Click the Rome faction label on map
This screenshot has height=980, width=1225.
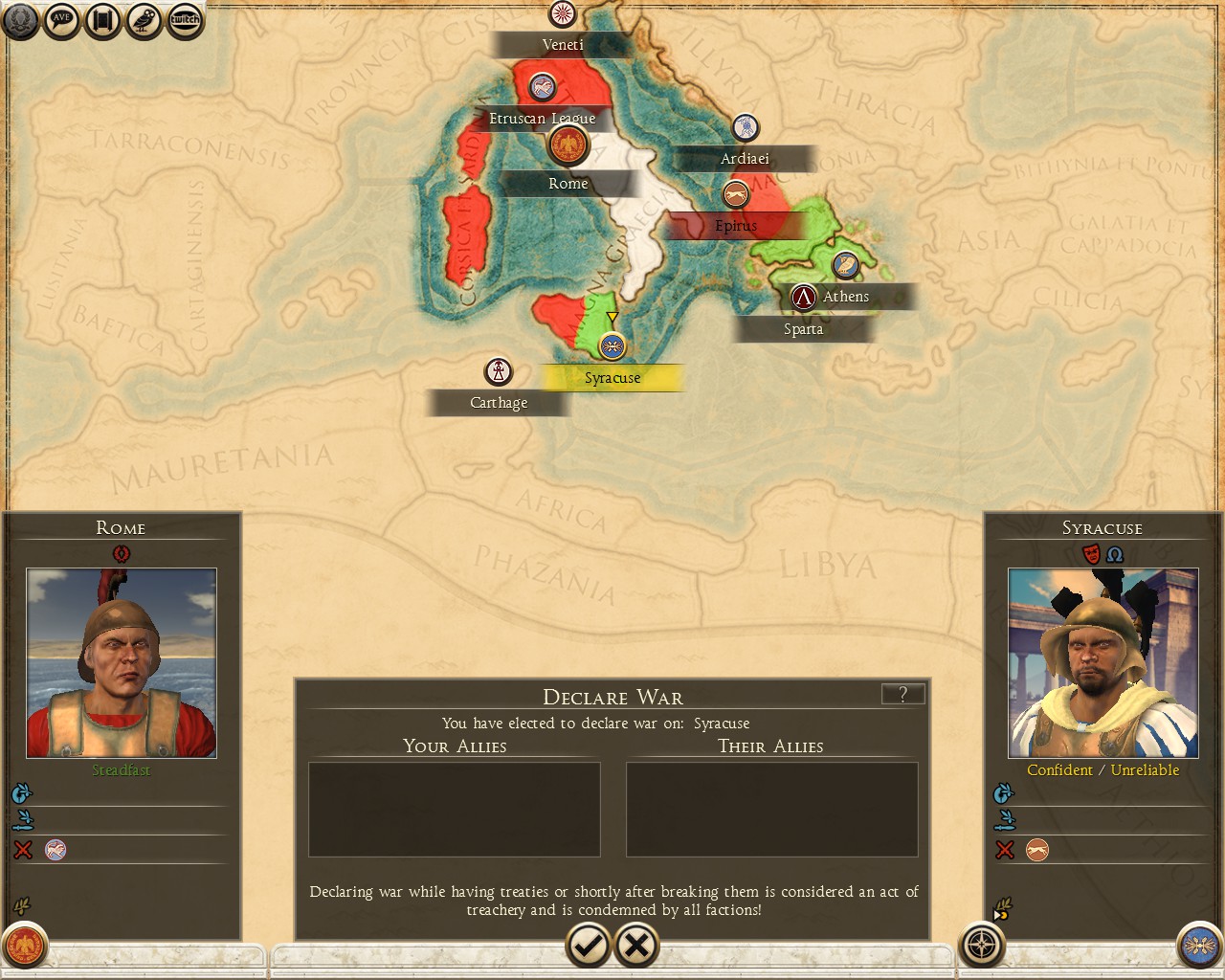[568, 184]
